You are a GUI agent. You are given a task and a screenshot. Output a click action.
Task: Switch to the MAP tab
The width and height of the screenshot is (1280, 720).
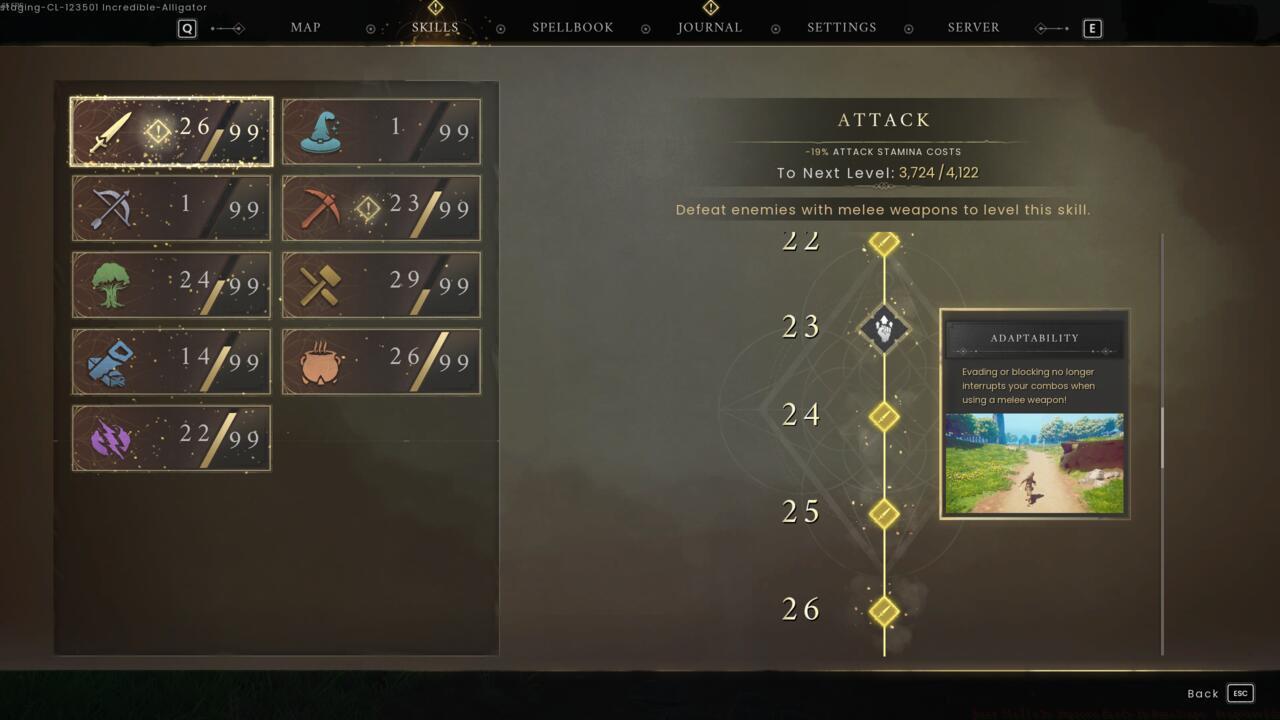pyautogui.click(x=305, y=27)
